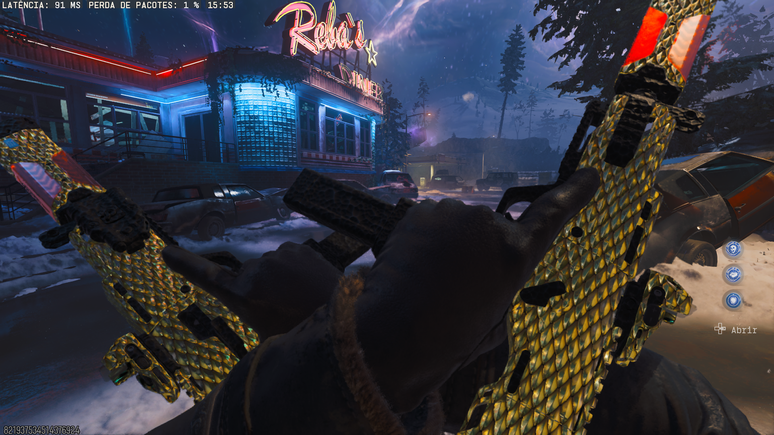The image size is (774, 435).
Task: Select the blue shield badge icon
Action: click(733, 300)
